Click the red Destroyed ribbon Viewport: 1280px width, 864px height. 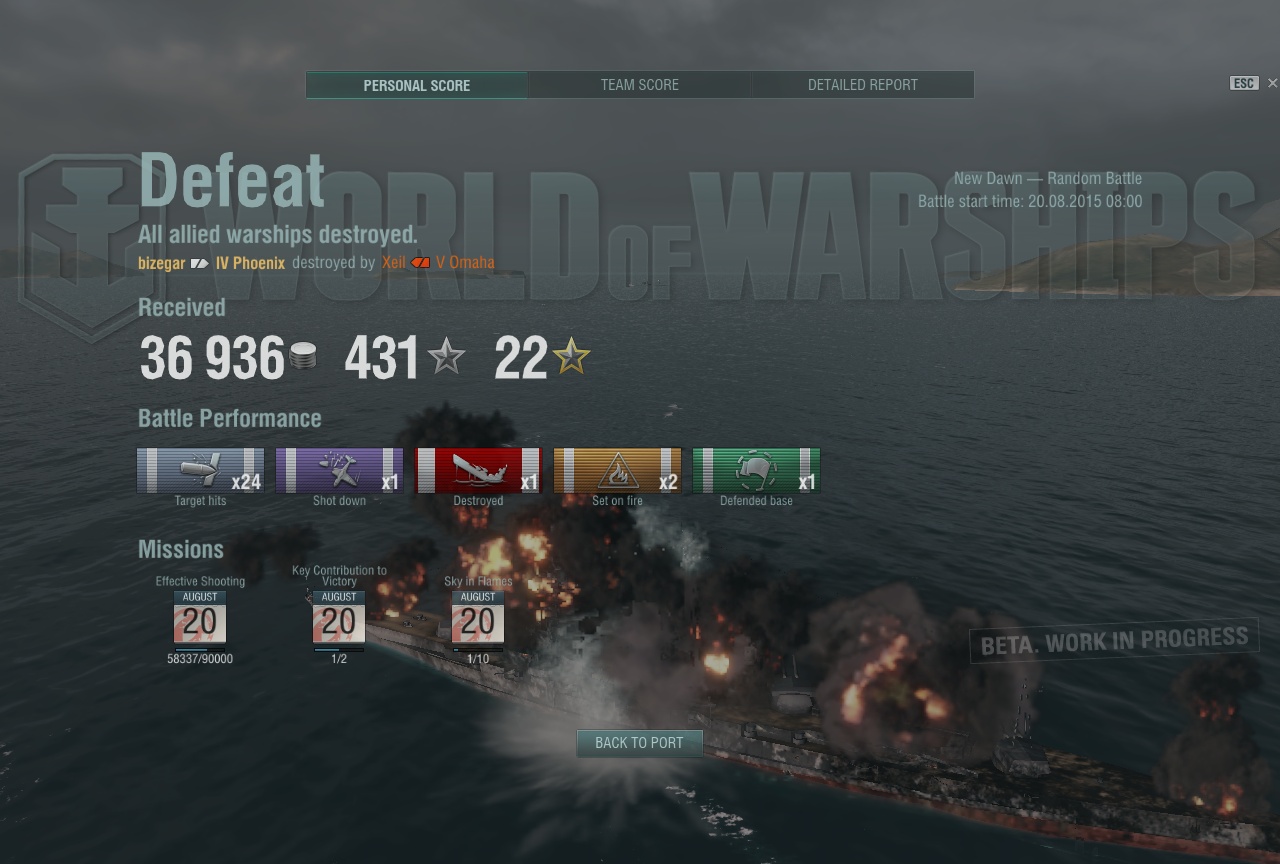[478, 471]
